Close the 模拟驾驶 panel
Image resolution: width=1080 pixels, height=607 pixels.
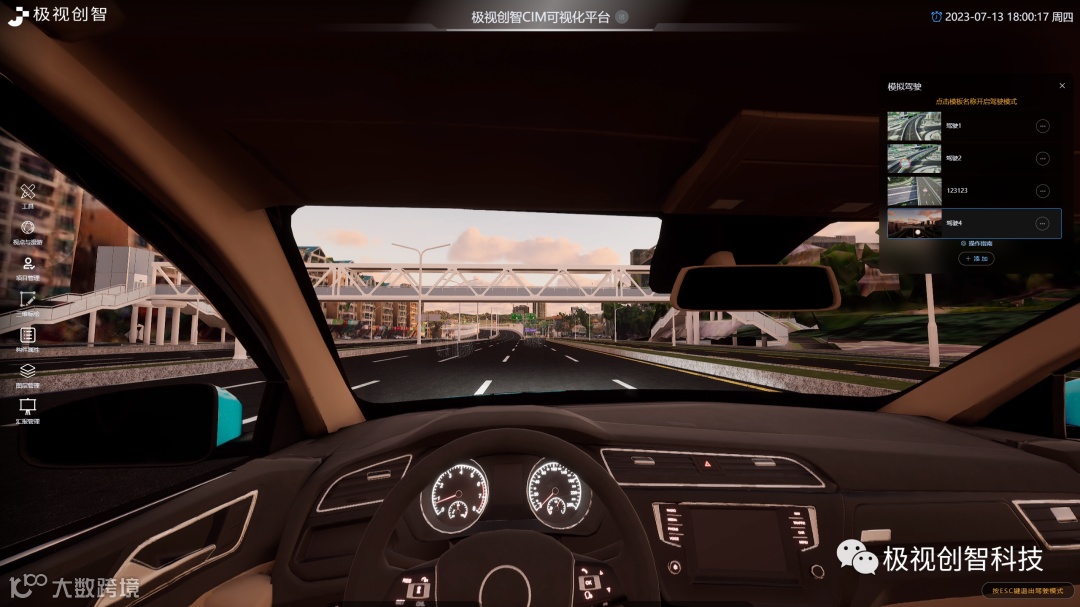[x=1062, y=86]
